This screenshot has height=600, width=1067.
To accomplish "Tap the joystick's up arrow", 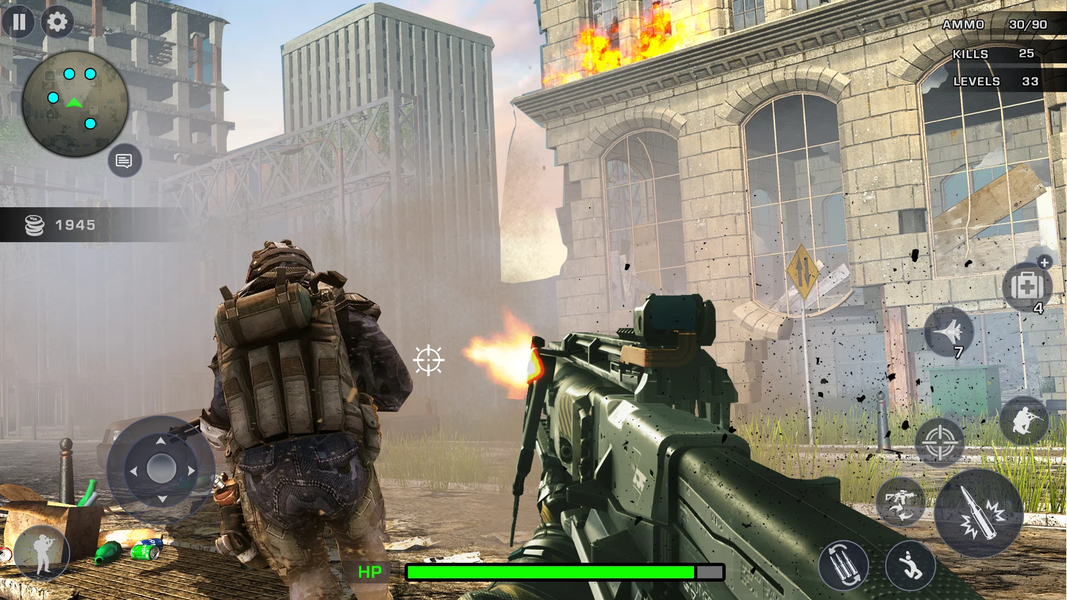I will click(x=161, y=439).
